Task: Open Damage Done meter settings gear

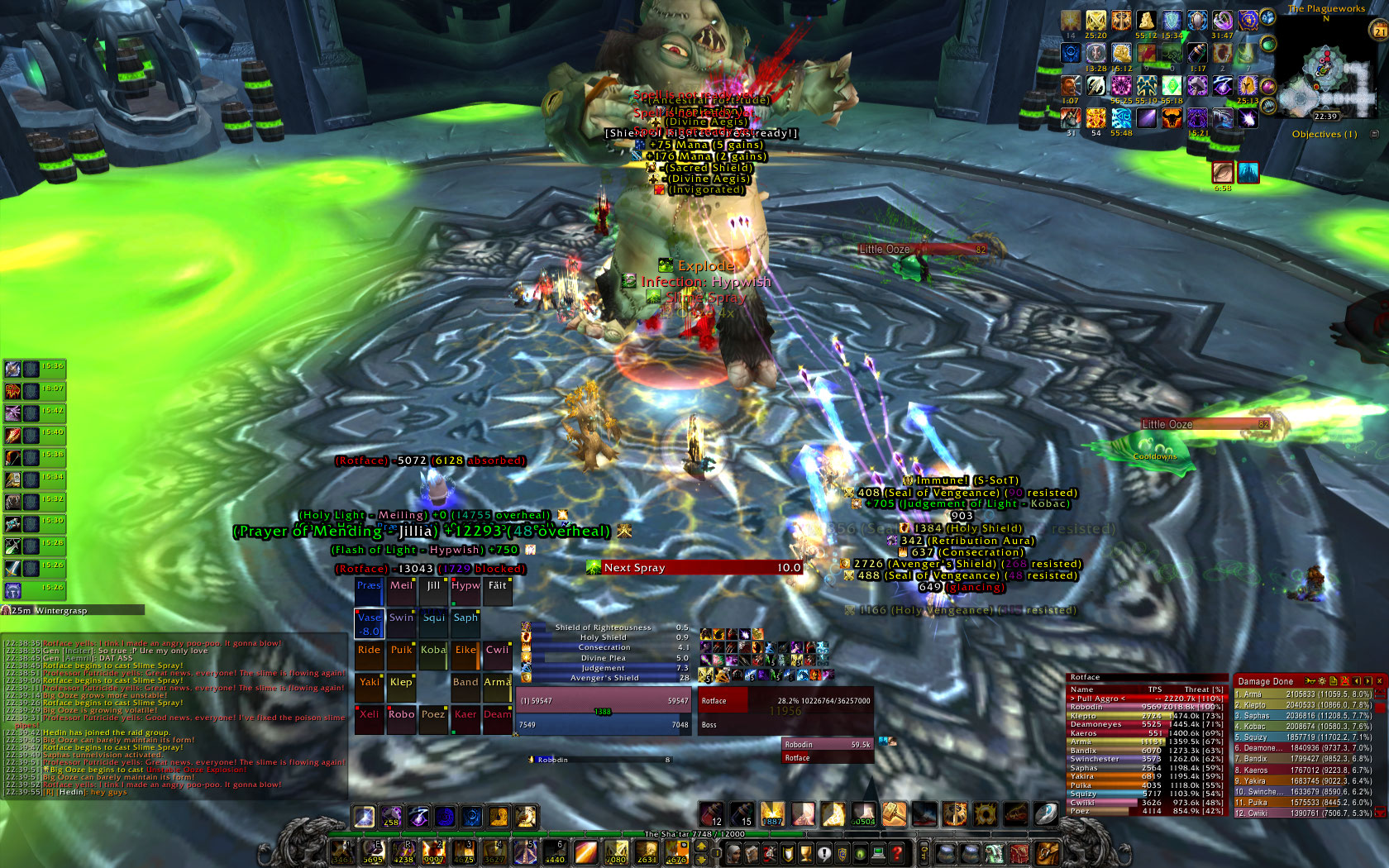Action: [1322, 681]
